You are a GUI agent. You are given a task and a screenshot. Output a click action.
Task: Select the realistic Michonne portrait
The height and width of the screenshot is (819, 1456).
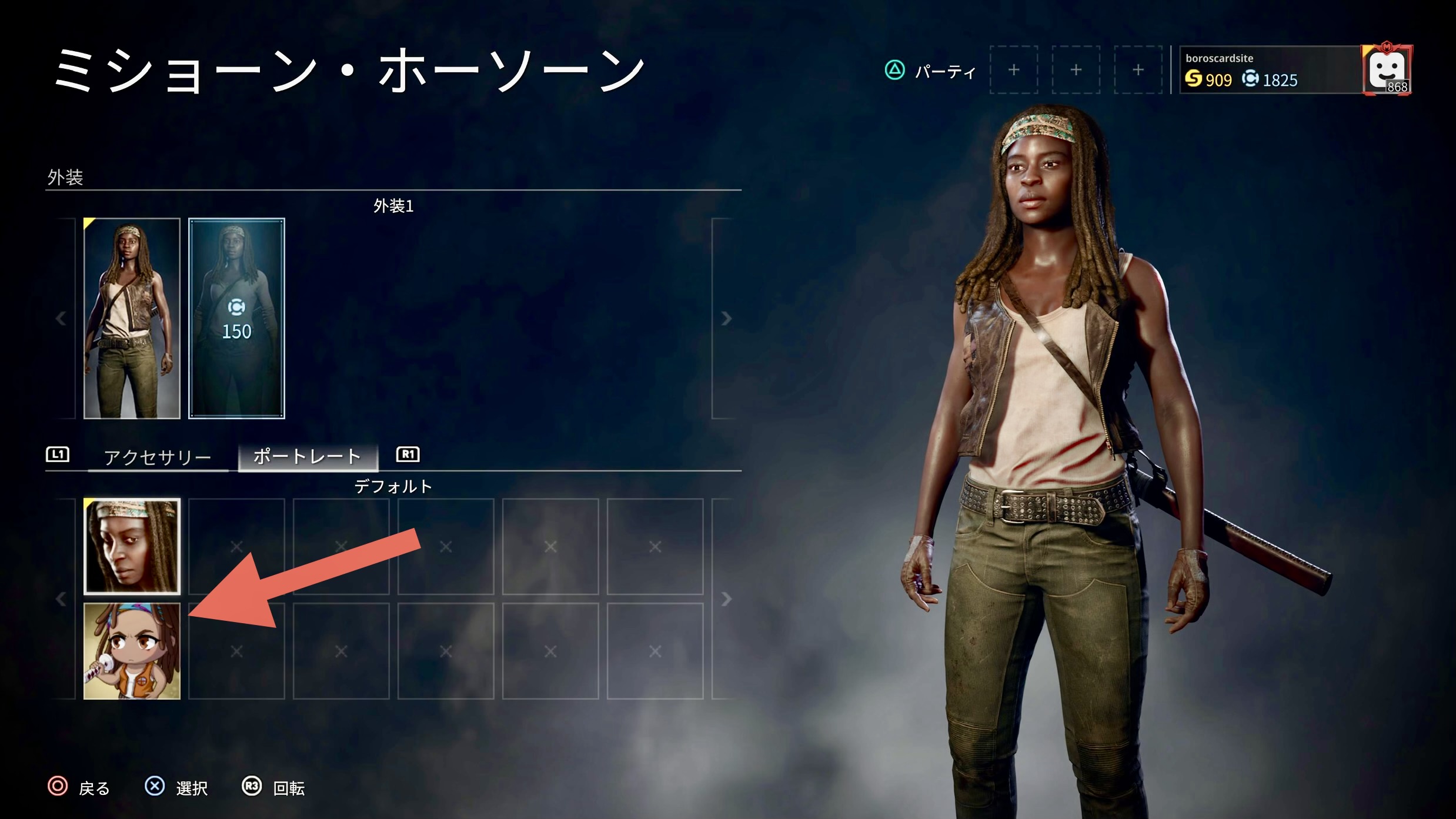pyautogui.click(x=132, y=546)
